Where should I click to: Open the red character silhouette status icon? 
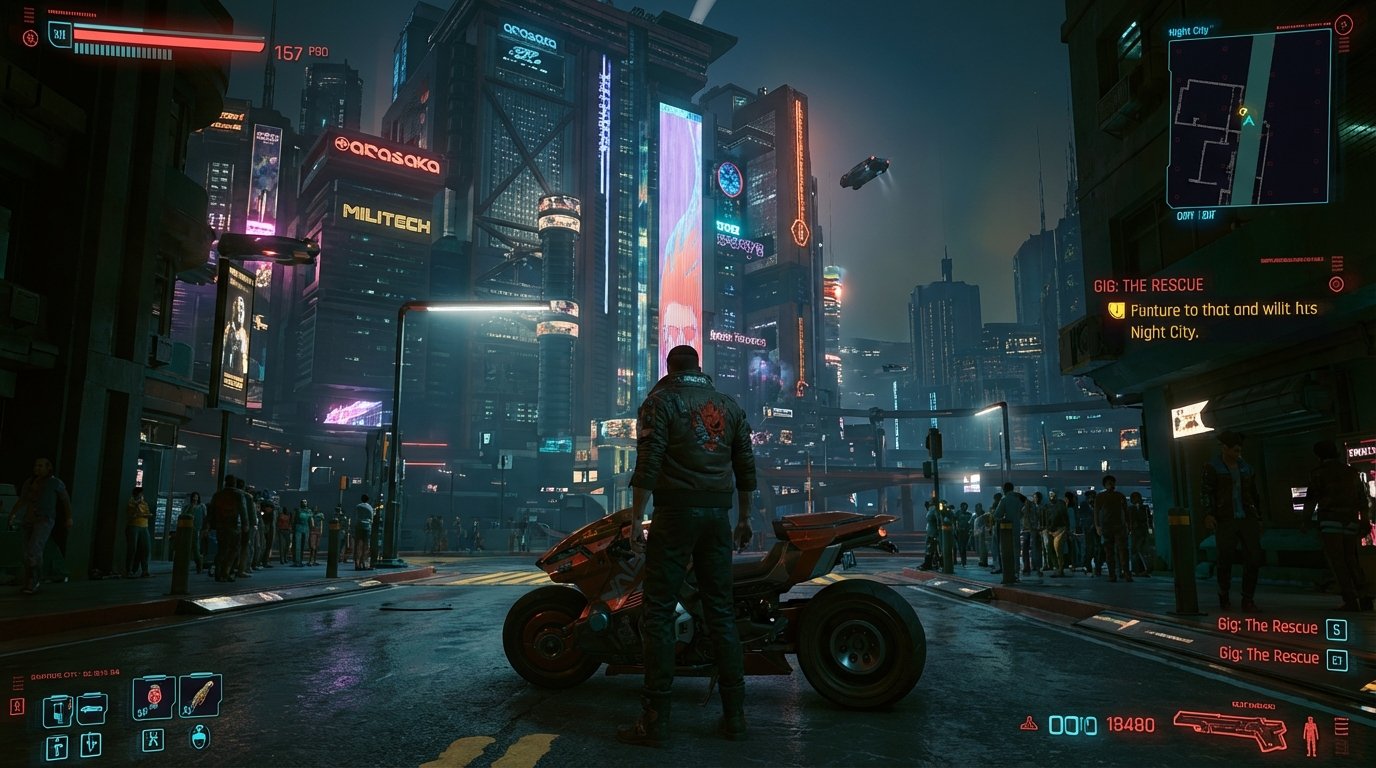point(1310,733)
